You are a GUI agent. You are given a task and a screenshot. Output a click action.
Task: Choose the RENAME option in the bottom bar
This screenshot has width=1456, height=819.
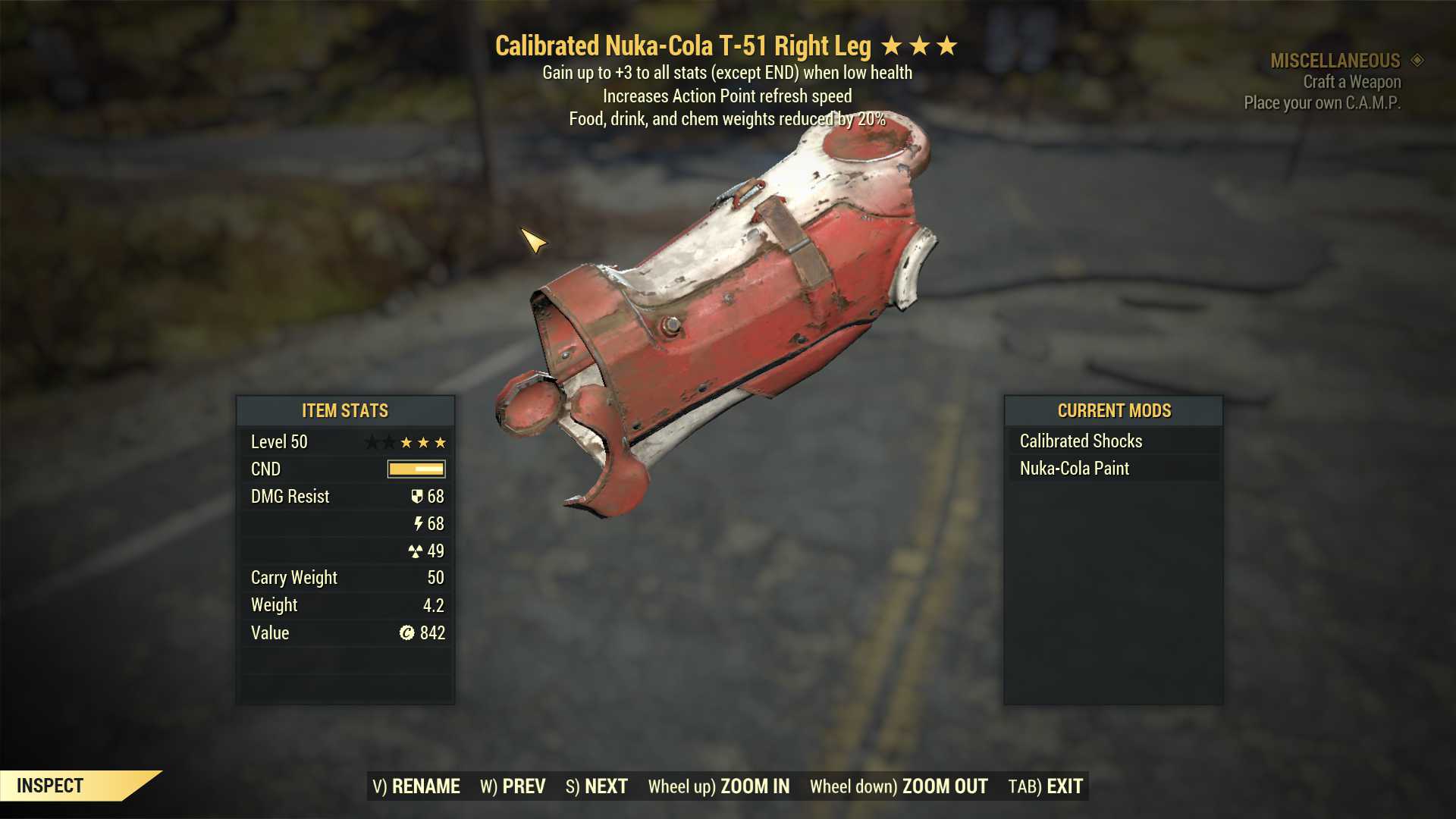416,786
